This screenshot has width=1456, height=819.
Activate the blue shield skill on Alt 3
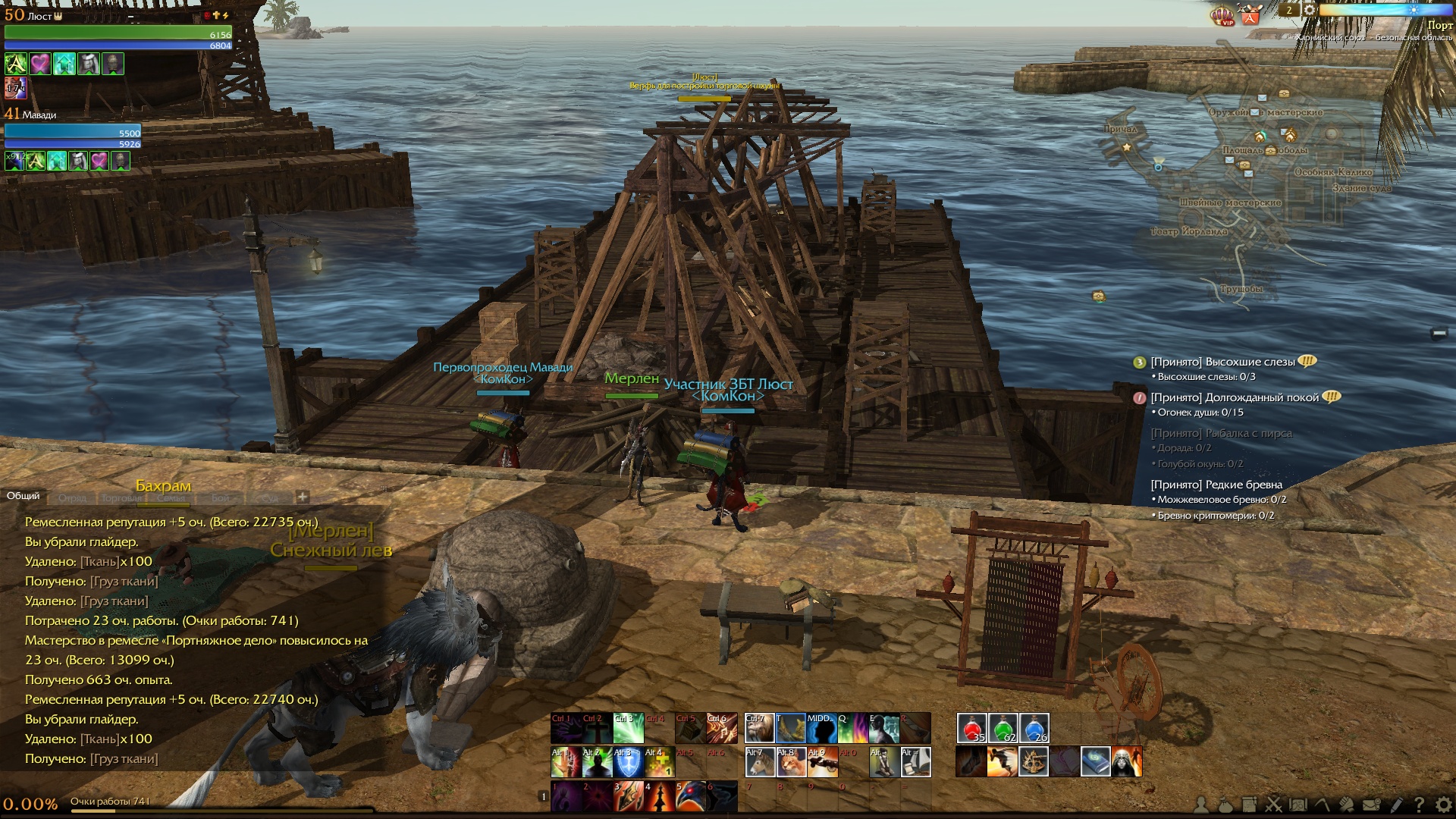(628, 762)
